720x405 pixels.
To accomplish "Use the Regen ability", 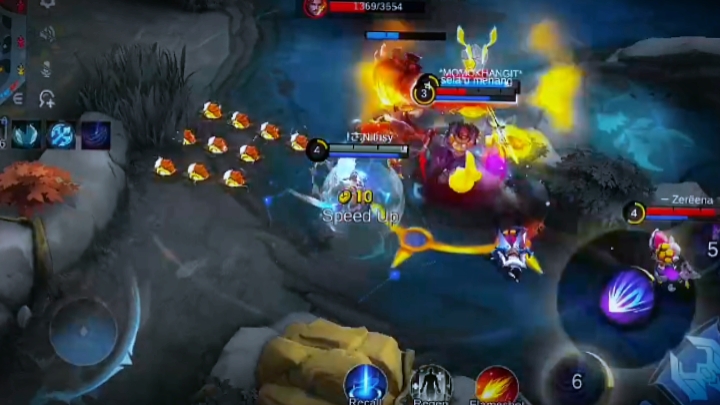I will point(431,385).
